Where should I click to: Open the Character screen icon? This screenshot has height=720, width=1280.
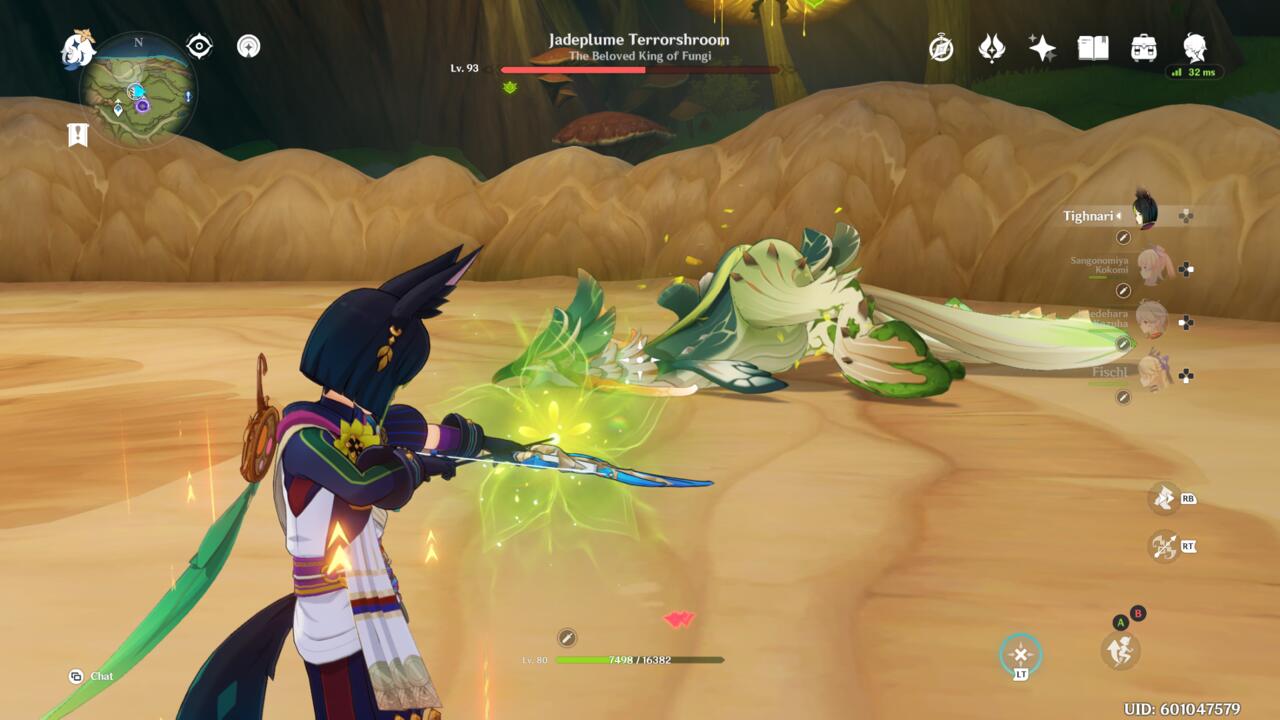click(x=1194, y=47)
